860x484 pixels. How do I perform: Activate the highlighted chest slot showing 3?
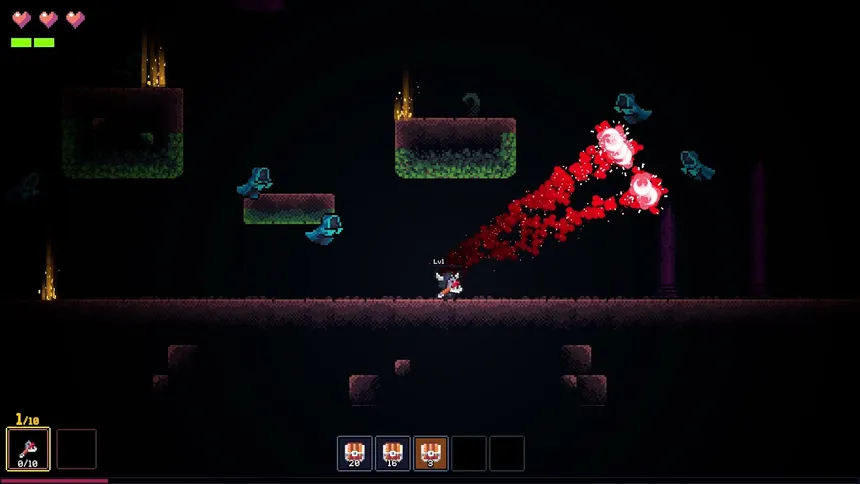pyautogui.click(x=431, y=453)
